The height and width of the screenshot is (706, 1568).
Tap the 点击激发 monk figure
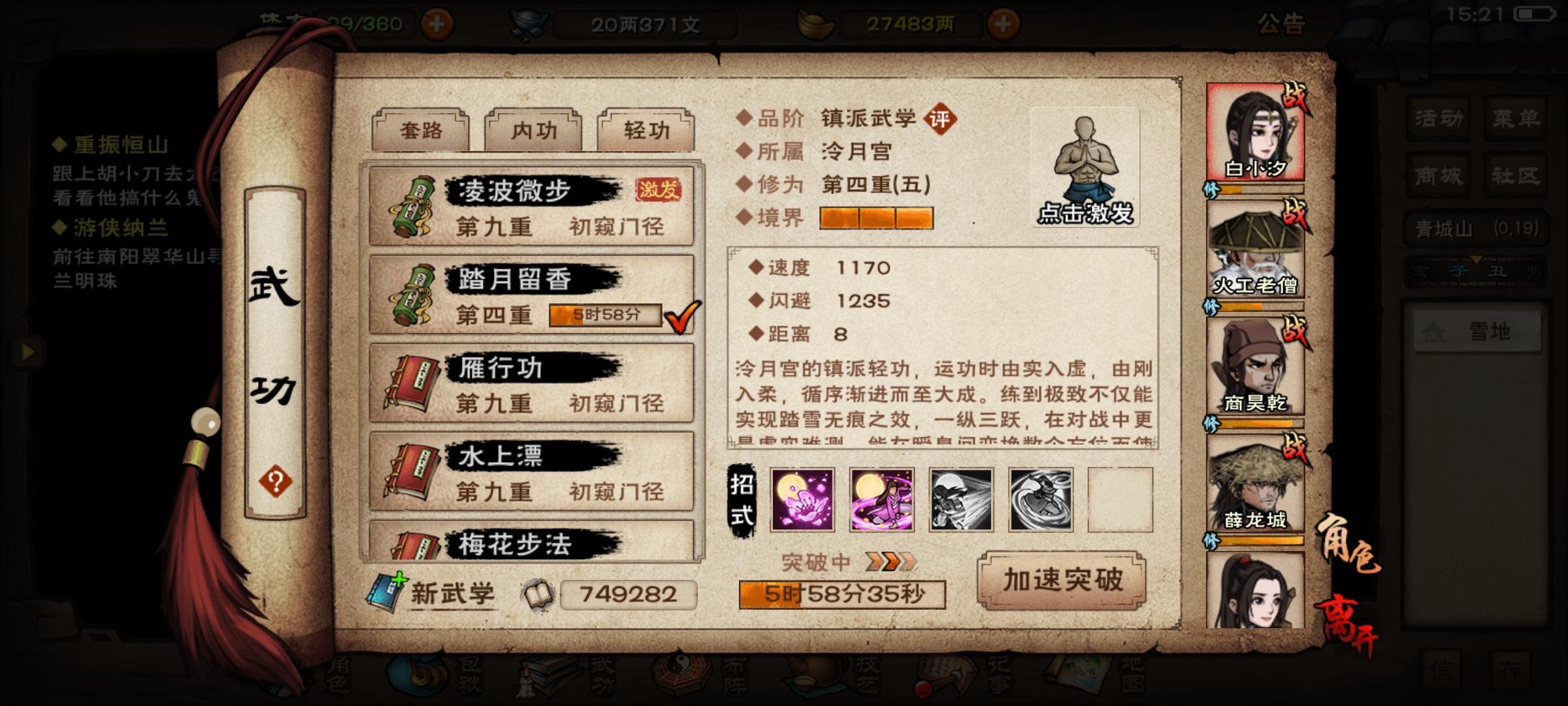pos(1085,163)
